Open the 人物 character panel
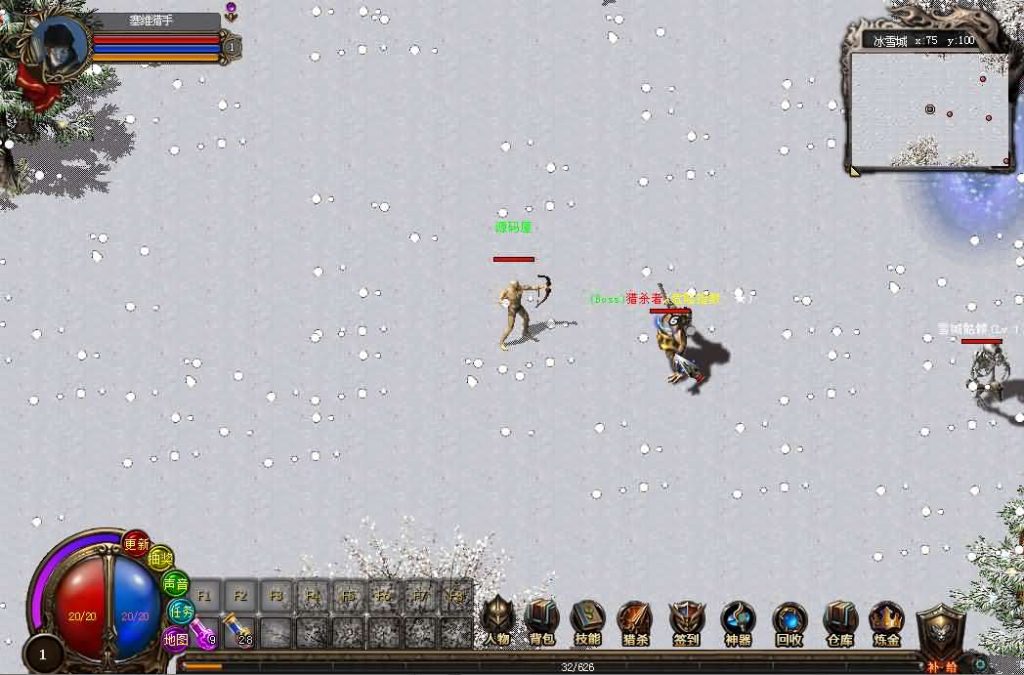Viewport: 1024px width, 675px height. [x=497, y=621]
